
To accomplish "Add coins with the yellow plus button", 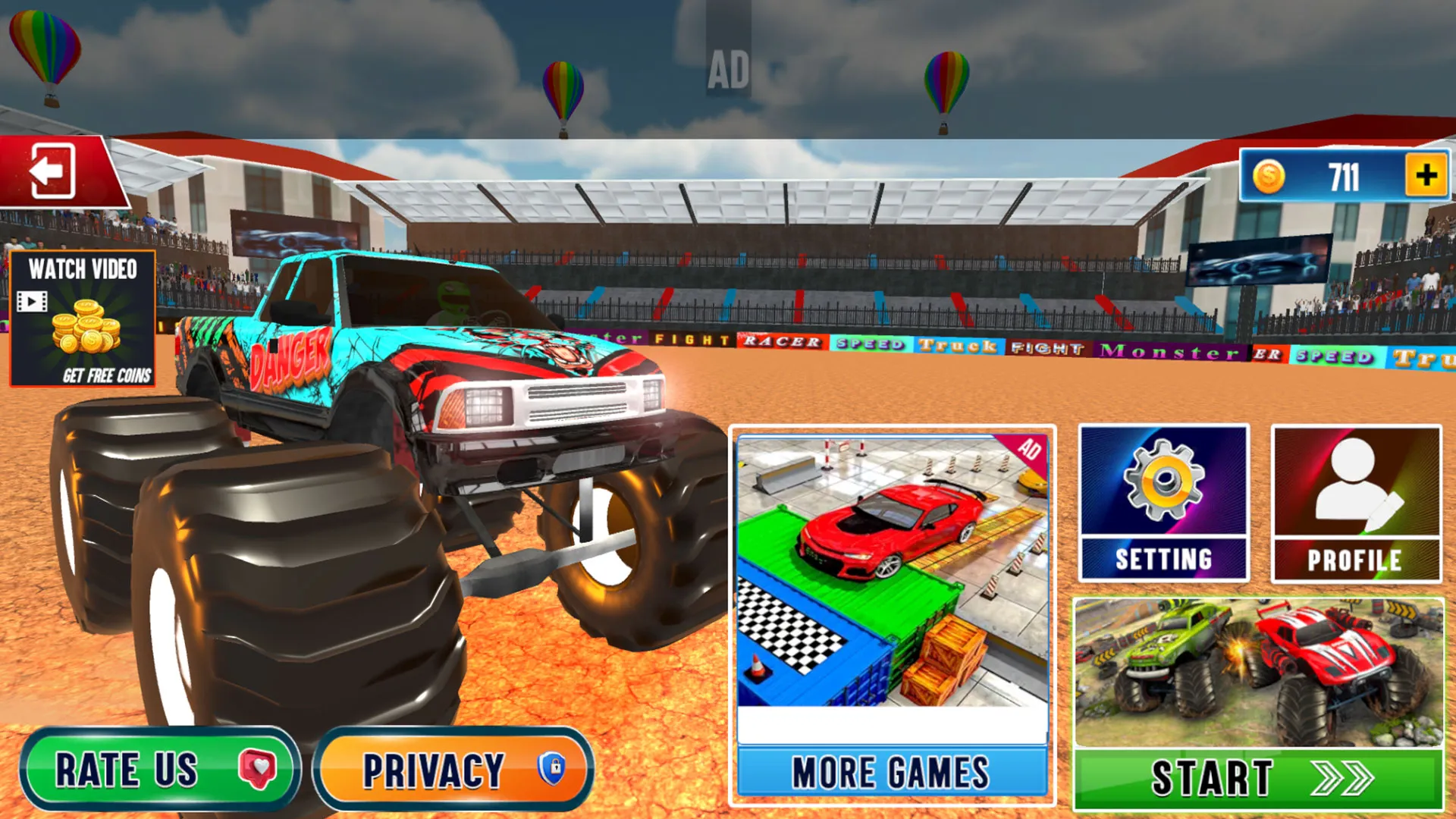I will [x=1426, y=176].
